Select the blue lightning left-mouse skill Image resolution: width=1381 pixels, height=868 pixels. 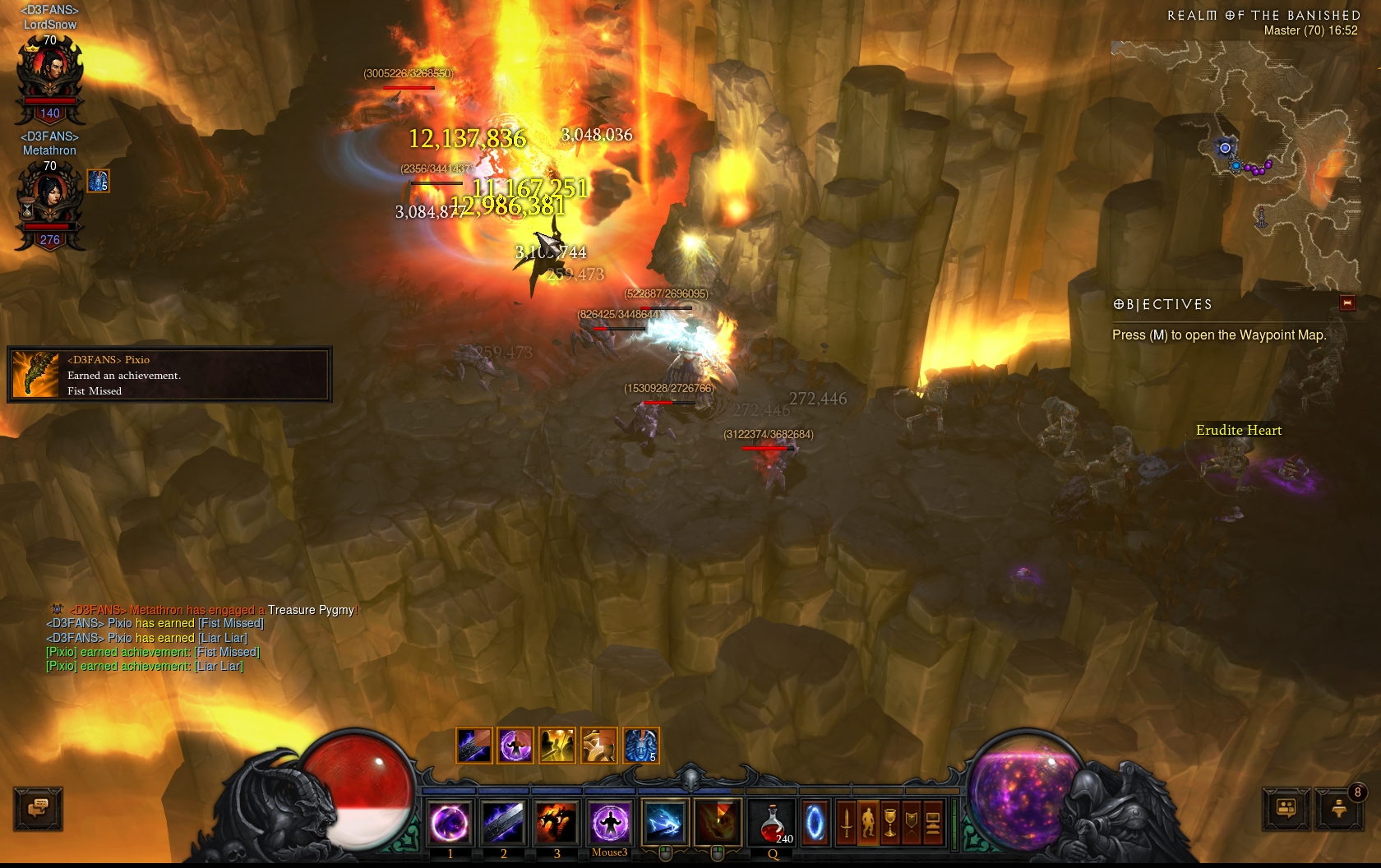click(664, 822)
